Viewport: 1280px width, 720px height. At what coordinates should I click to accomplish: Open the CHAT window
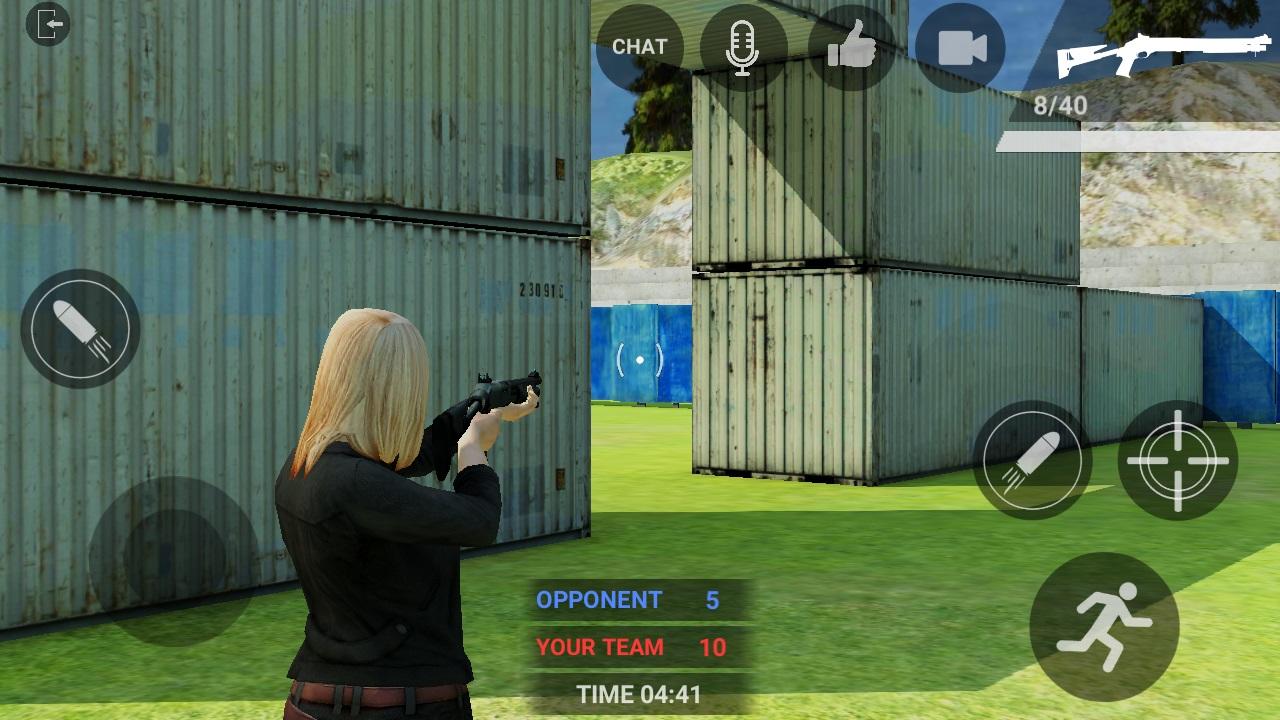(x=638, y=46)
